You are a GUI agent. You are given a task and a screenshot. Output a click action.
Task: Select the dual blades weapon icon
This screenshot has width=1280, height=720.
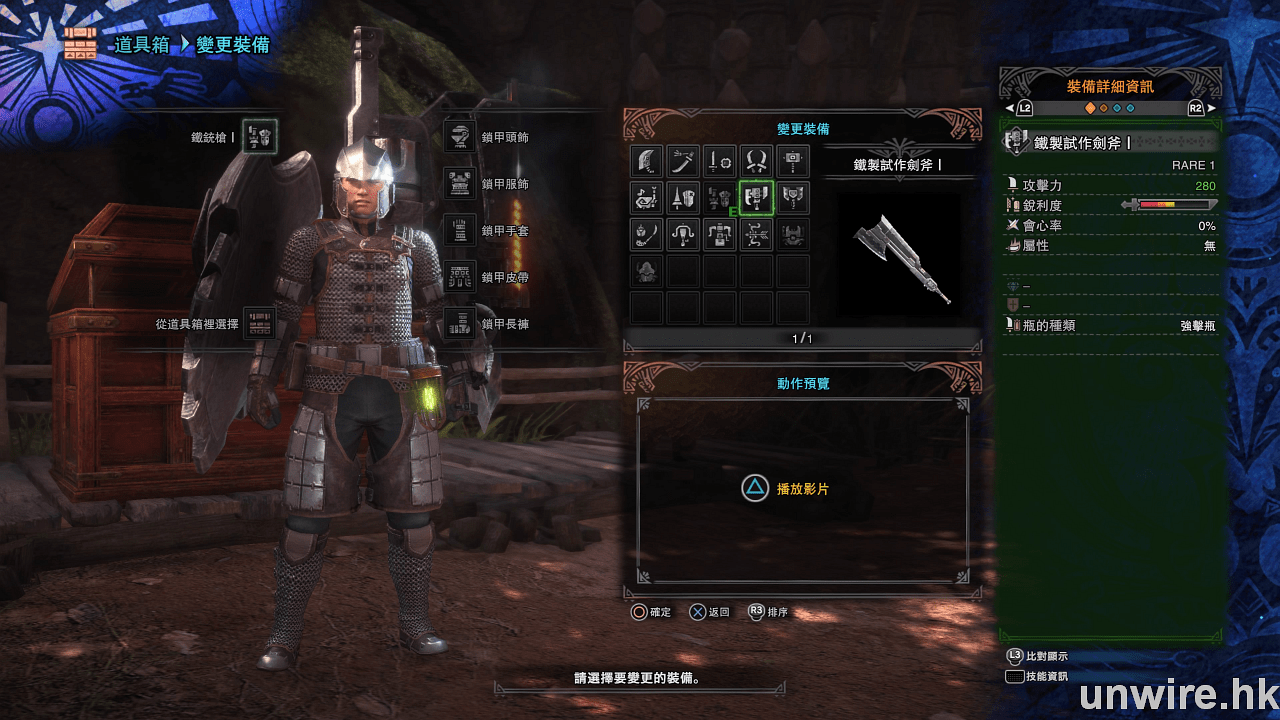757,161
